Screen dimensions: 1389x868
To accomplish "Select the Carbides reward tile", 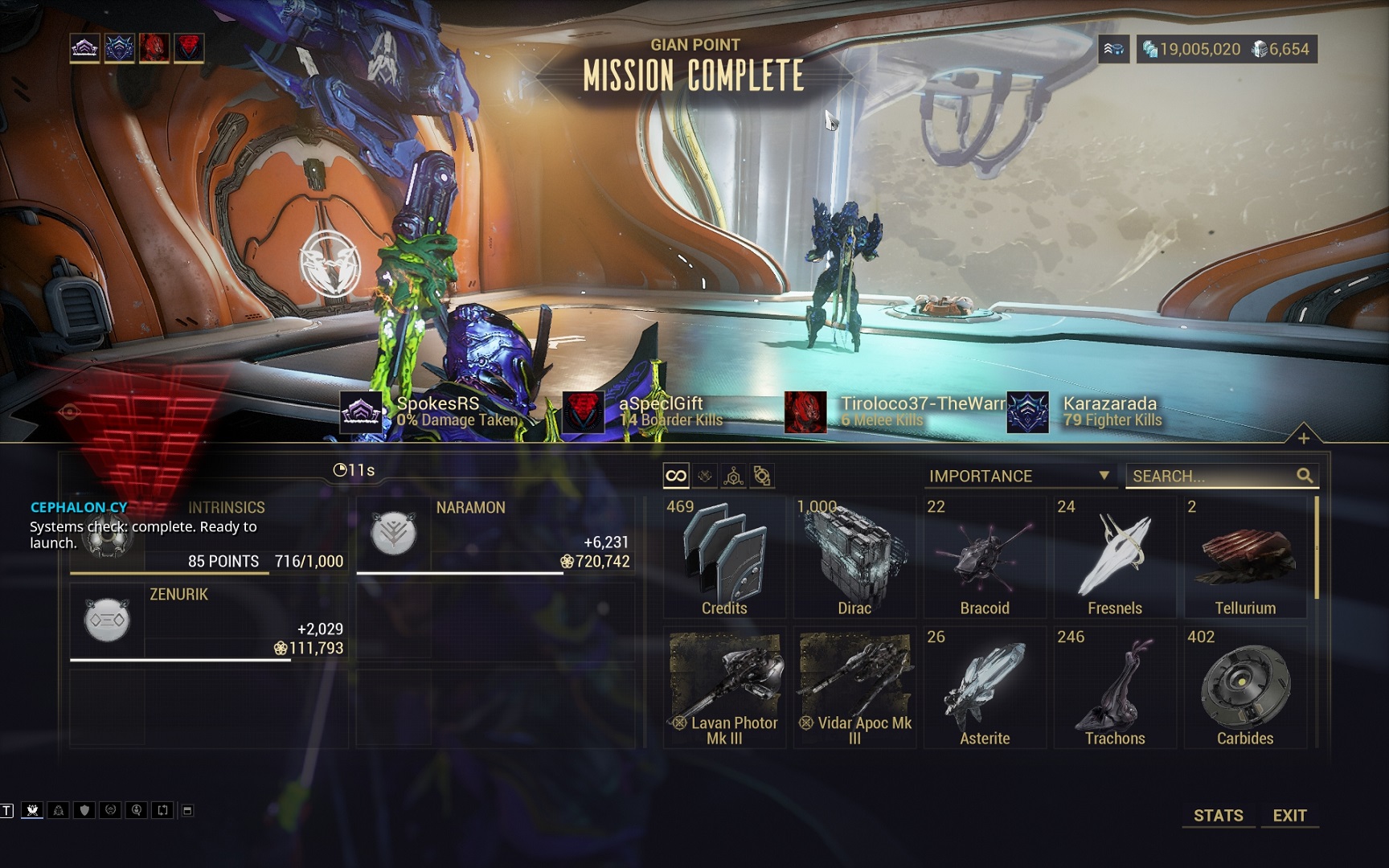I will tap(1245, 688).
